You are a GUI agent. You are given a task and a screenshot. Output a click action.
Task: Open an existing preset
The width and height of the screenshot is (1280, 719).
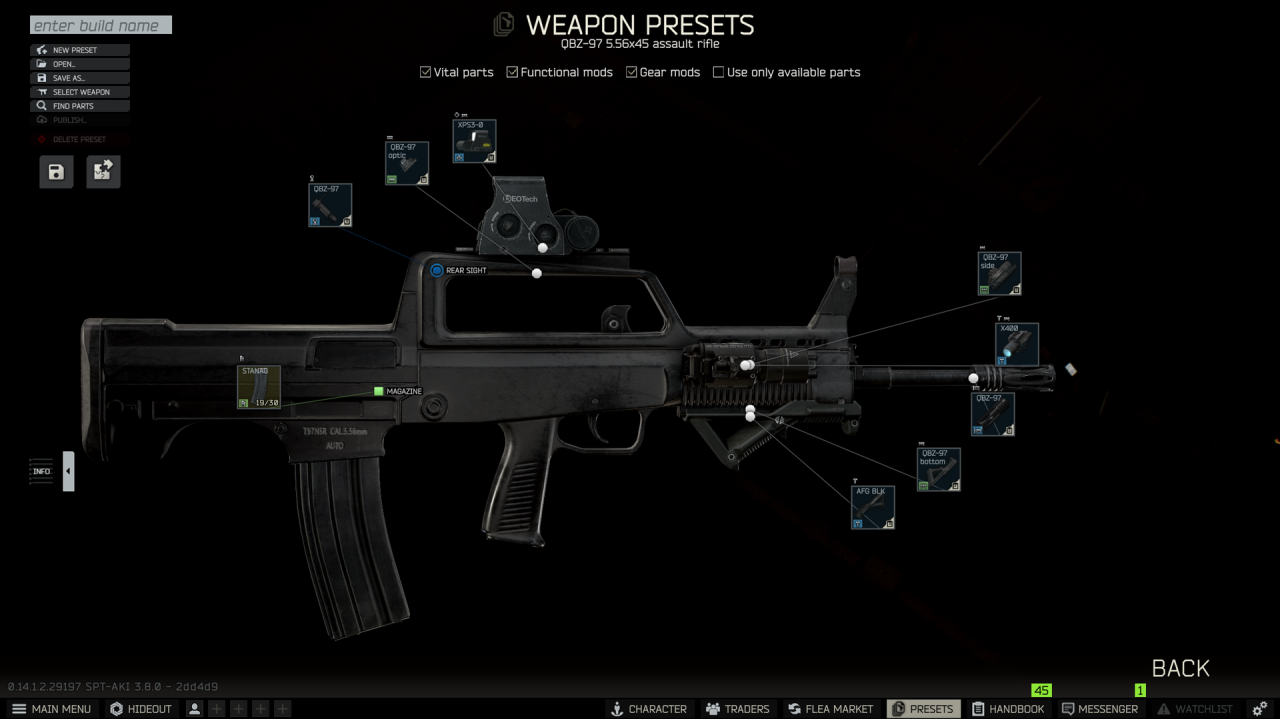(x=80, y=64)
